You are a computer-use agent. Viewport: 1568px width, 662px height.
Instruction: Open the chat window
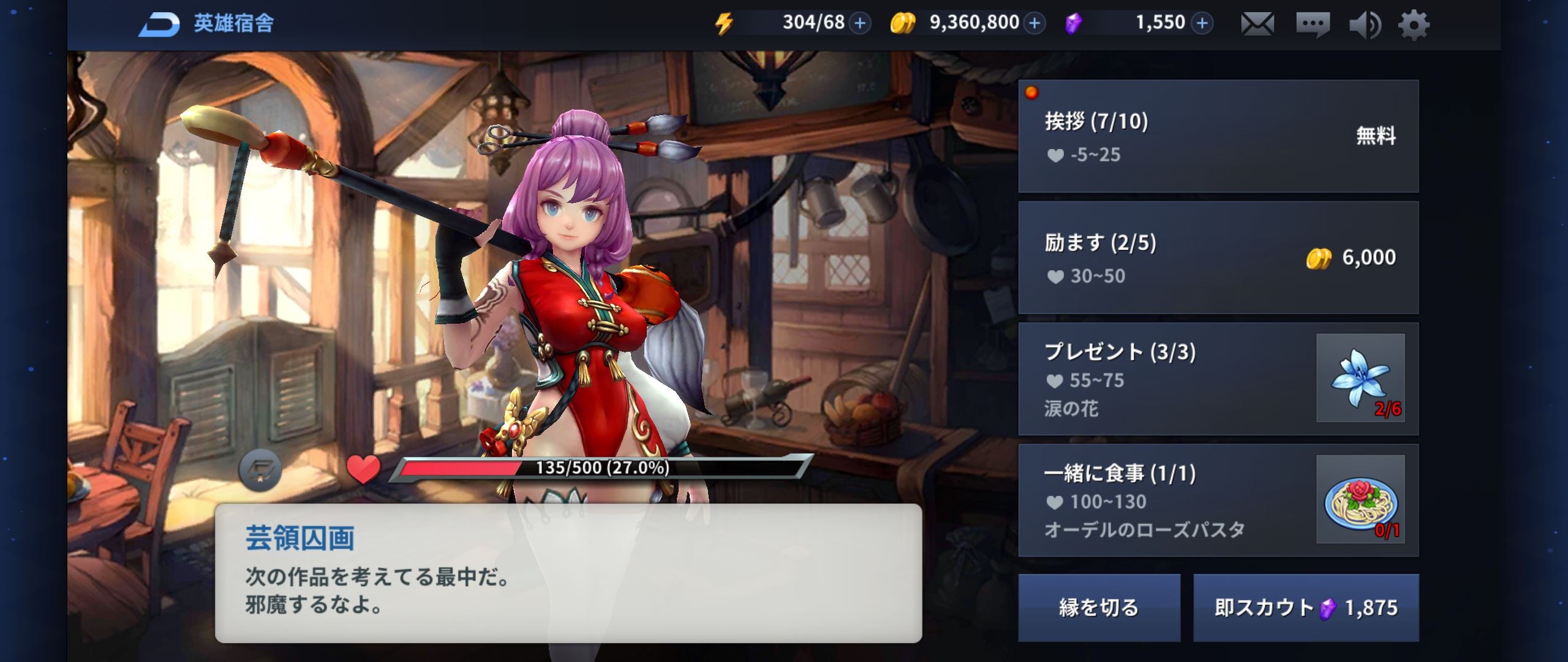(x=1312, y=25)
